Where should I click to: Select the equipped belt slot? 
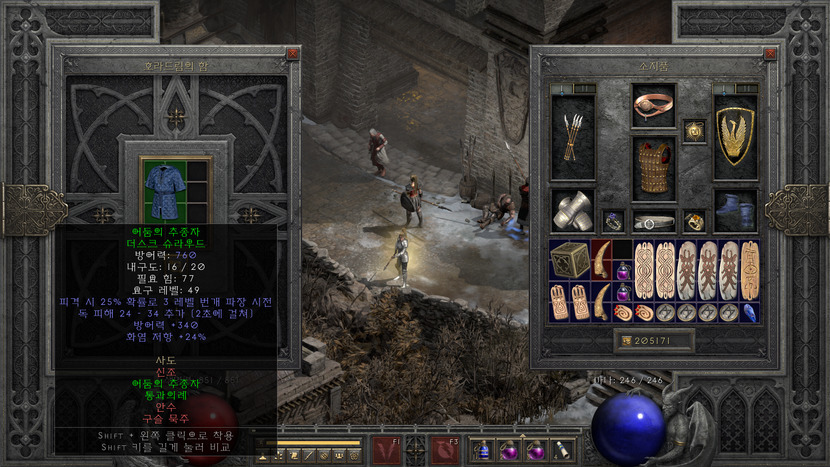(653, 221)
